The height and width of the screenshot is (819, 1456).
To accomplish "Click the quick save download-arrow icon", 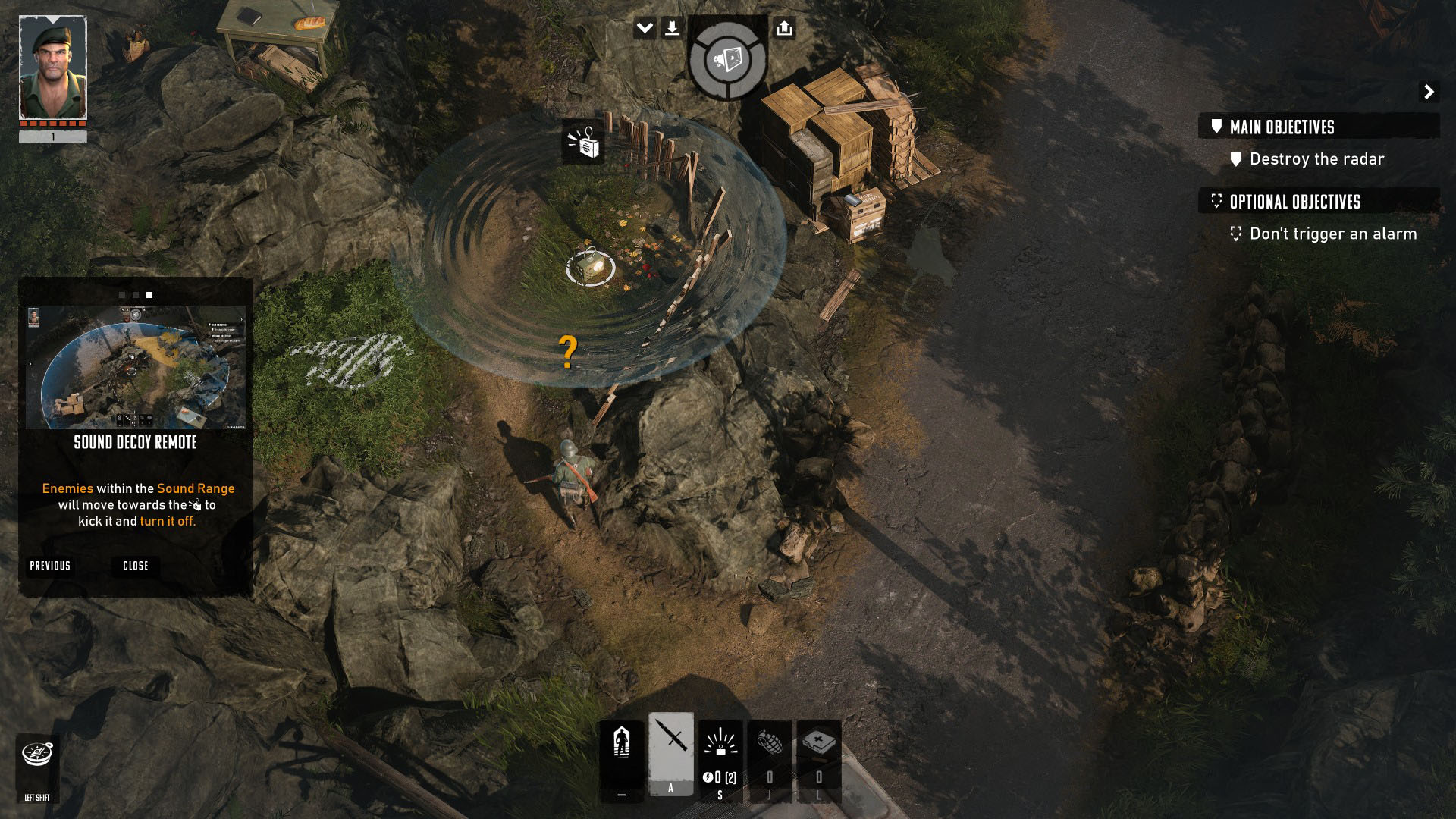I will (672, 29).
